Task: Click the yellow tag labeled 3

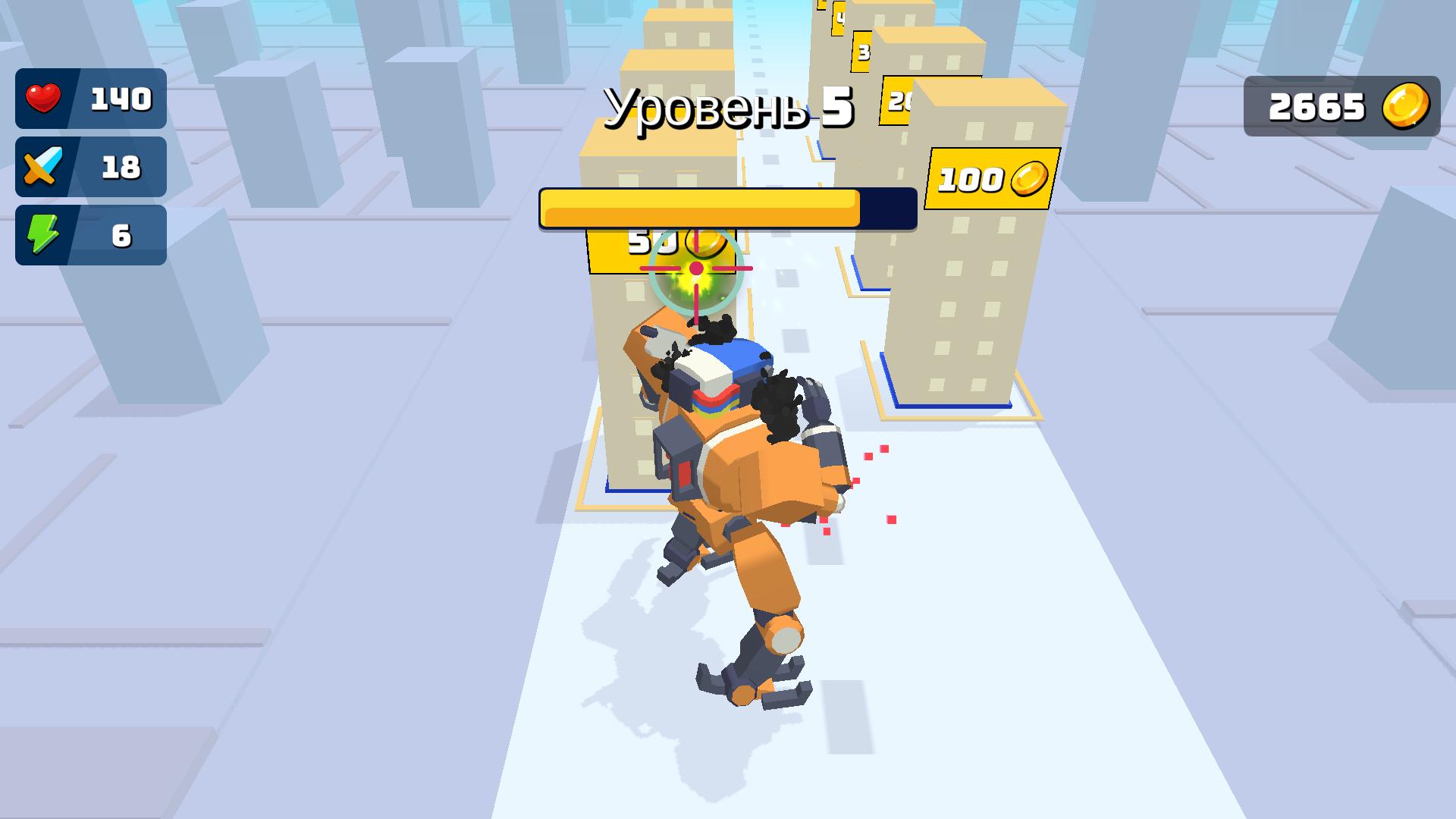Action: [861, 52]
